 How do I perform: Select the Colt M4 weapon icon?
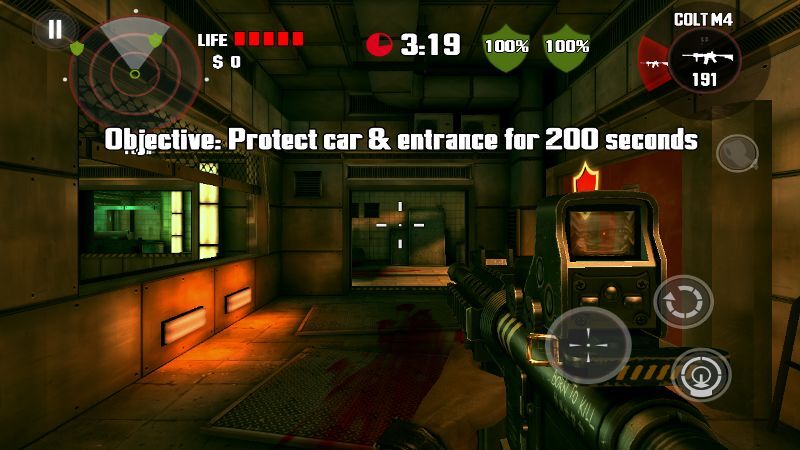click(704, 61)
